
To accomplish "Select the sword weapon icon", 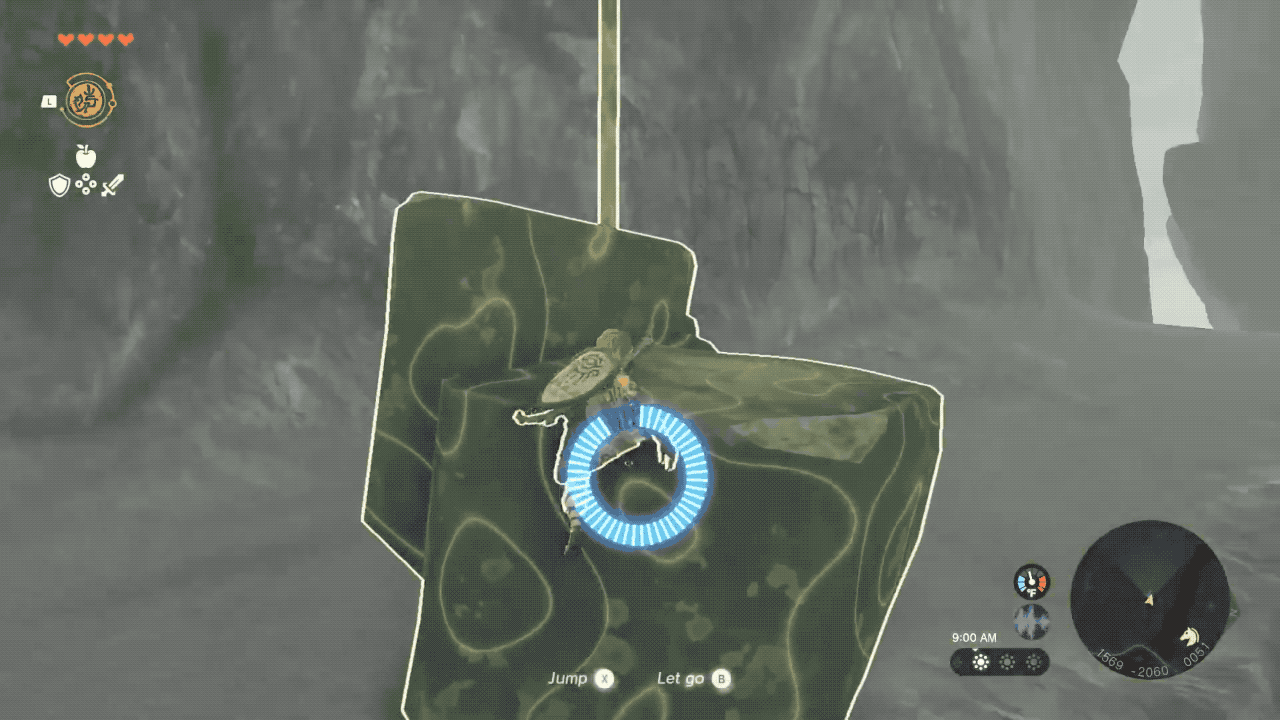I will (112, 185).
